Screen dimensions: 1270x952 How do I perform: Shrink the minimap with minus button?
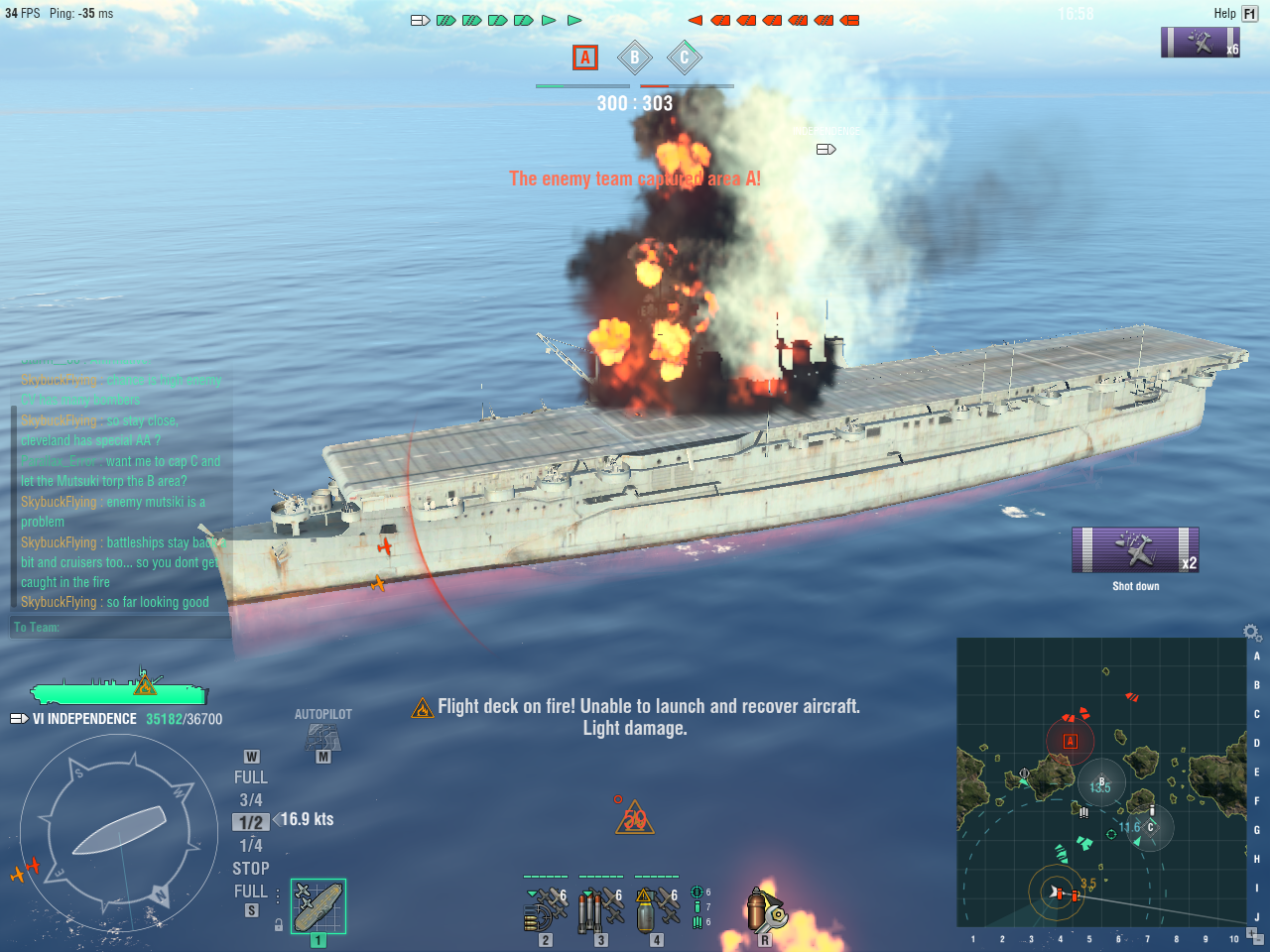tap(1257, 940)
